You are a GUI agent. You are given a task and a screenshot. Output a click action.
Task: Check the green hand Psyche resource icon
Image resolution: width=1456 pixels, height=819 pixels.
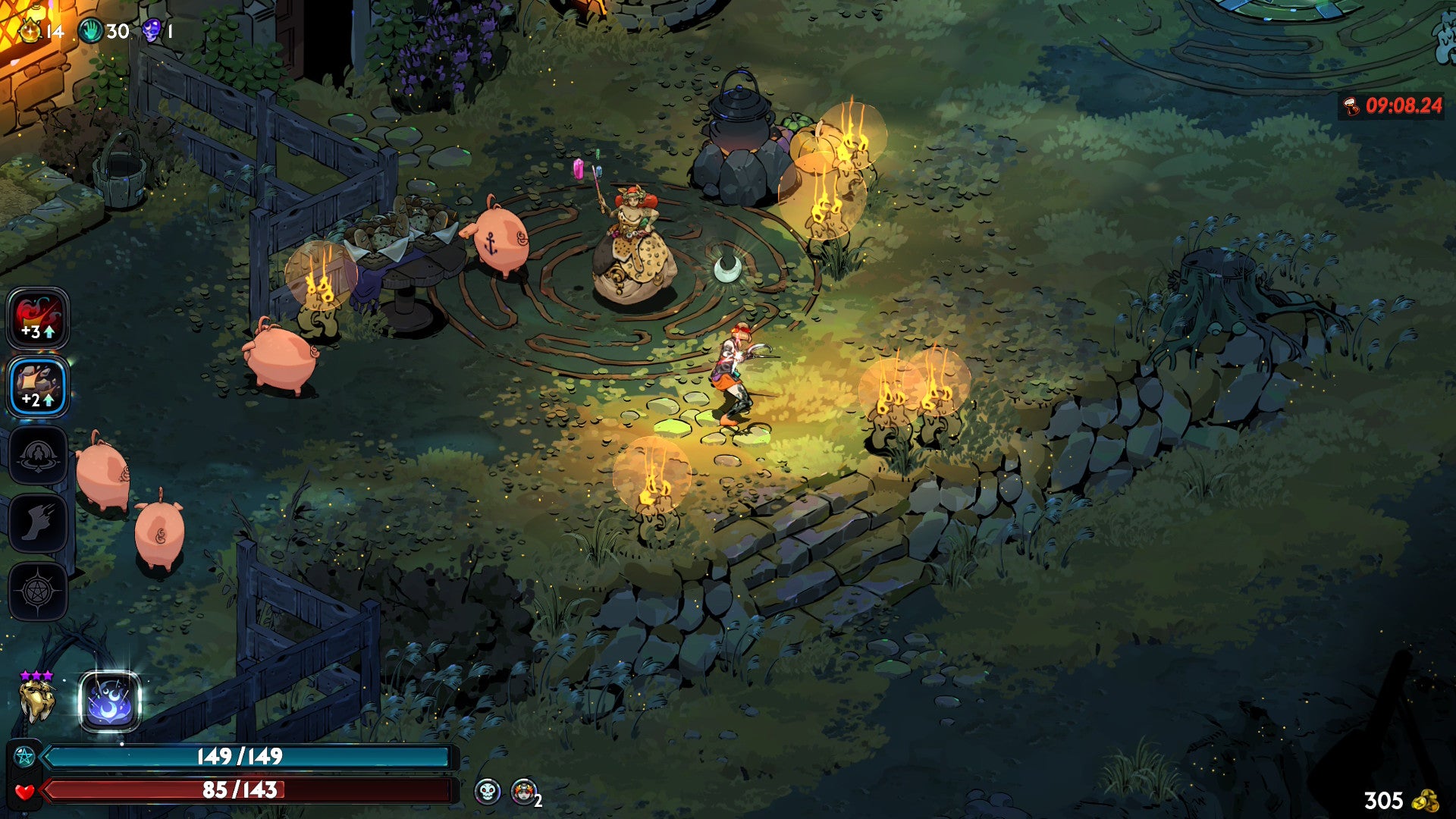(91, 31)
